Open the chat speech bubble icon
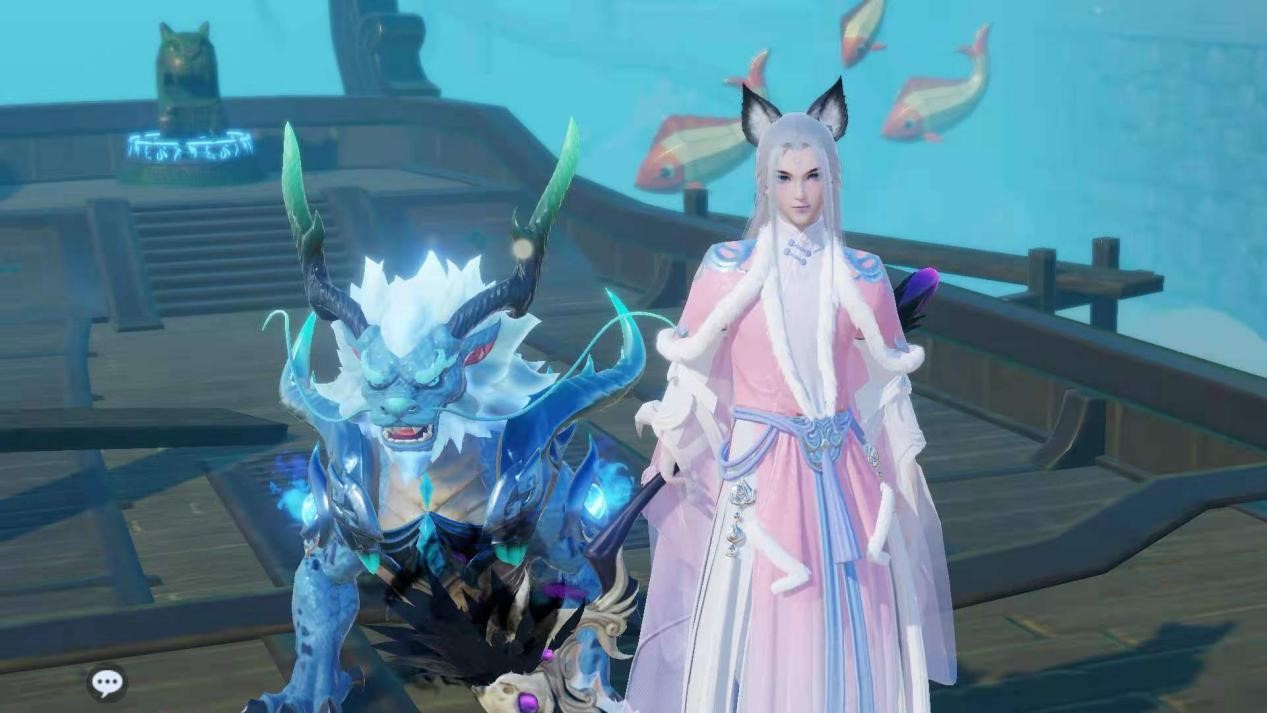Viewport: 1267px width, 713px height. click(x=107, y=682)
